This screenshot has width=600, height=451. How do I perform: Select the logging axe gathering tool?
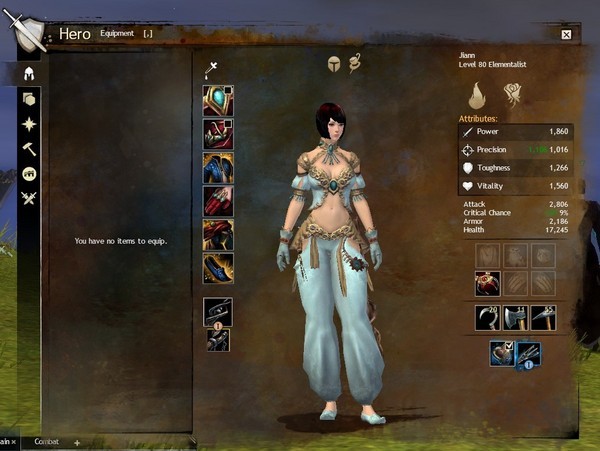pos(515,318)
